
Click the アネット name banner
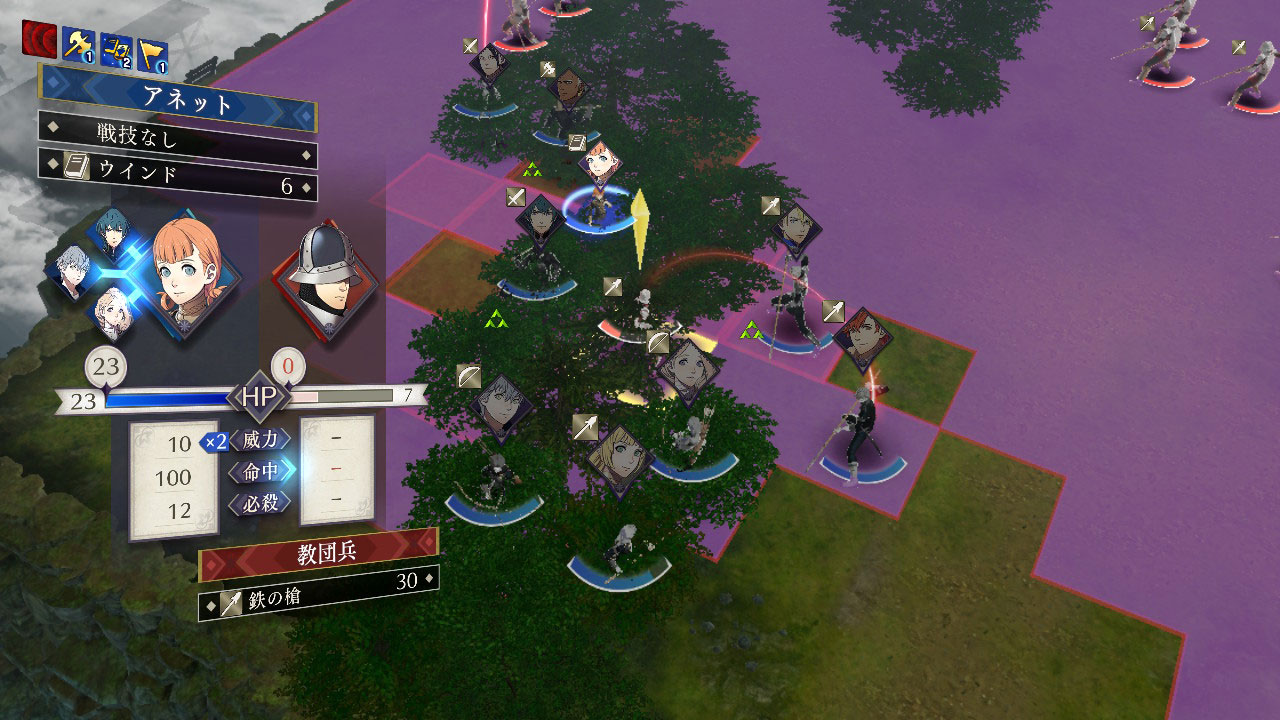pyautogui.click(x=180, y=101)
